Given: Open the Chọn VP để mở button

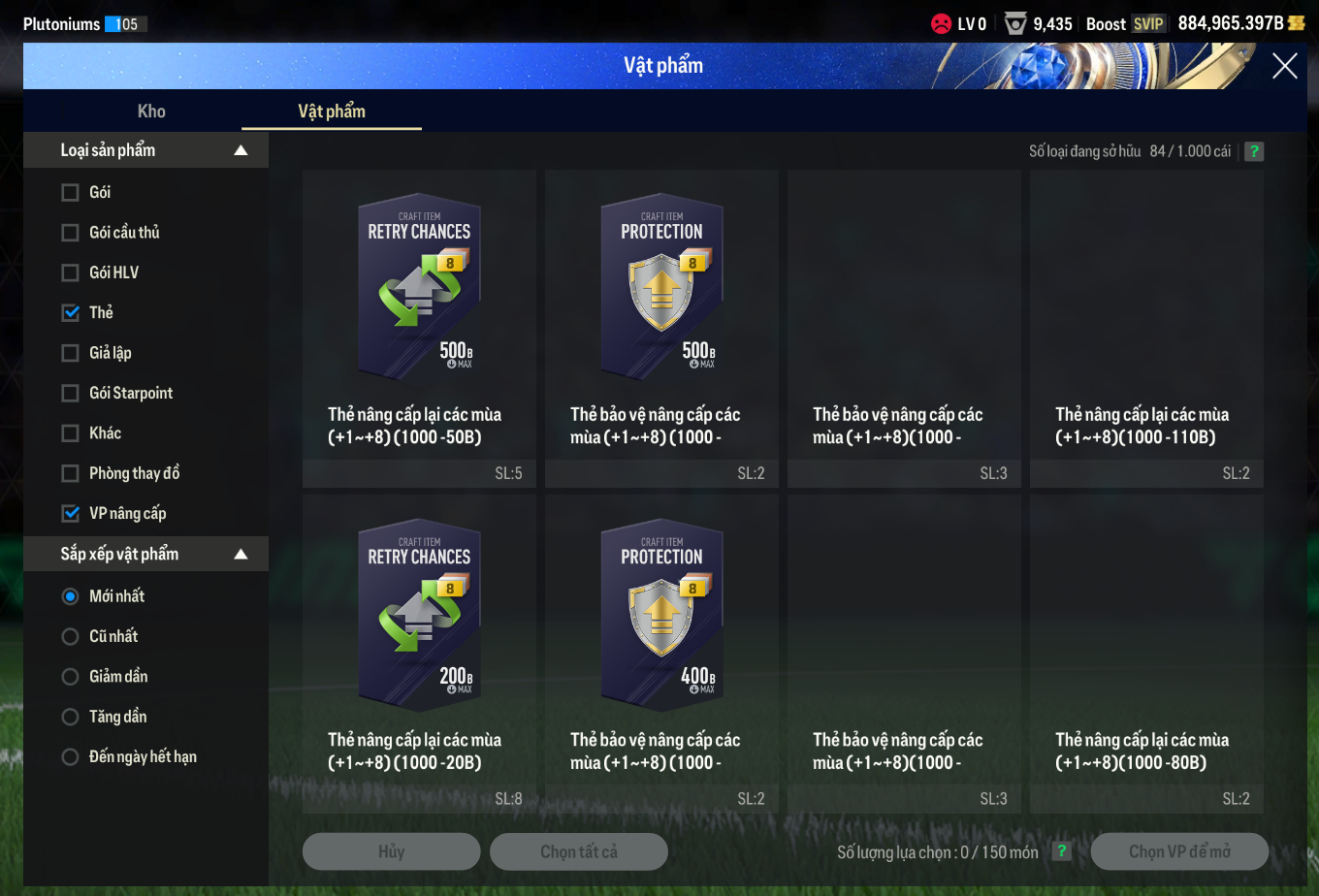Looking at the screenshot, I should tap(1179, 851).
